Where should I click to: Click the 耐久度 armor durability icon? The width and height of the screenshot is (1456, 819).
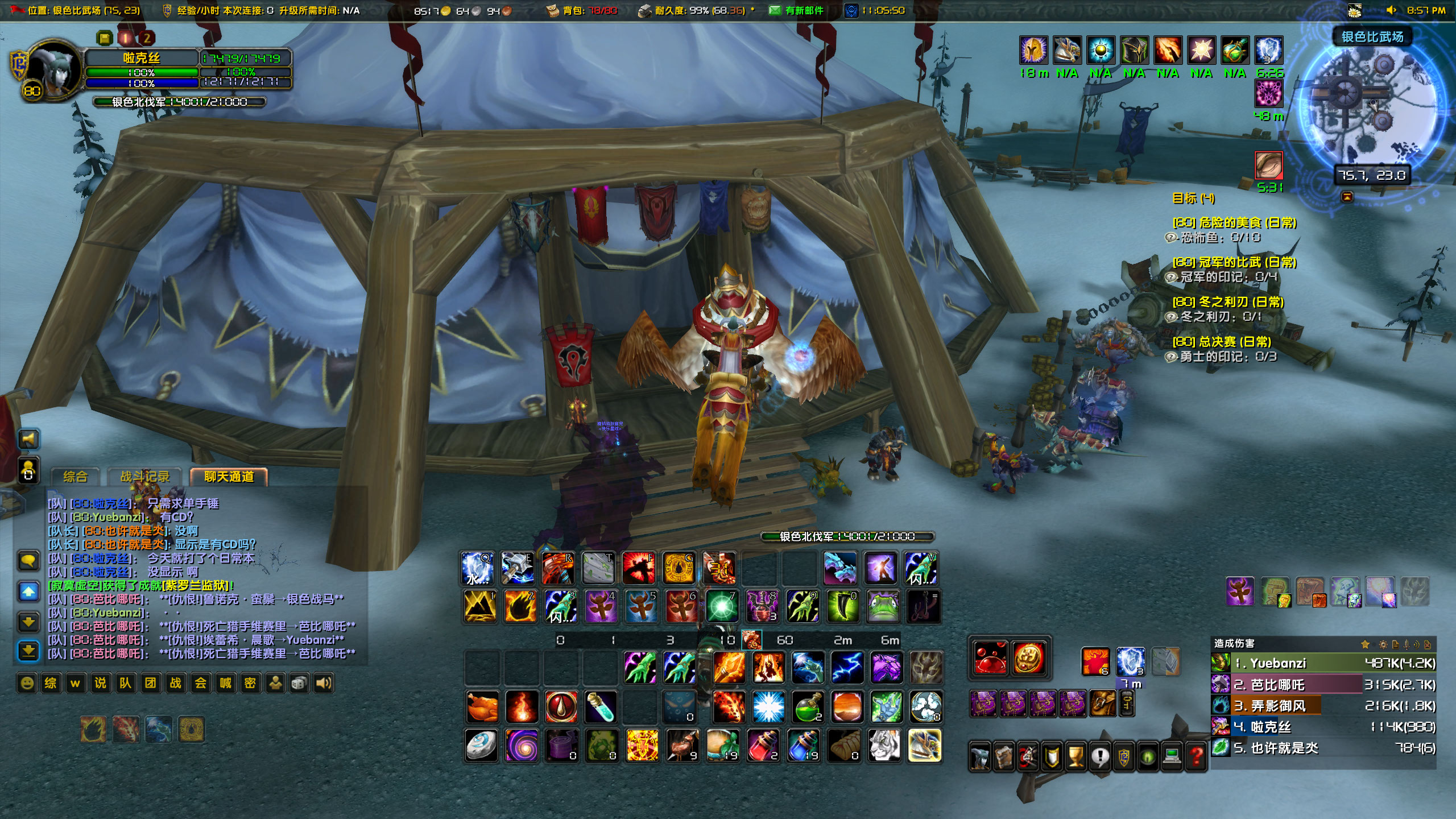644,10
